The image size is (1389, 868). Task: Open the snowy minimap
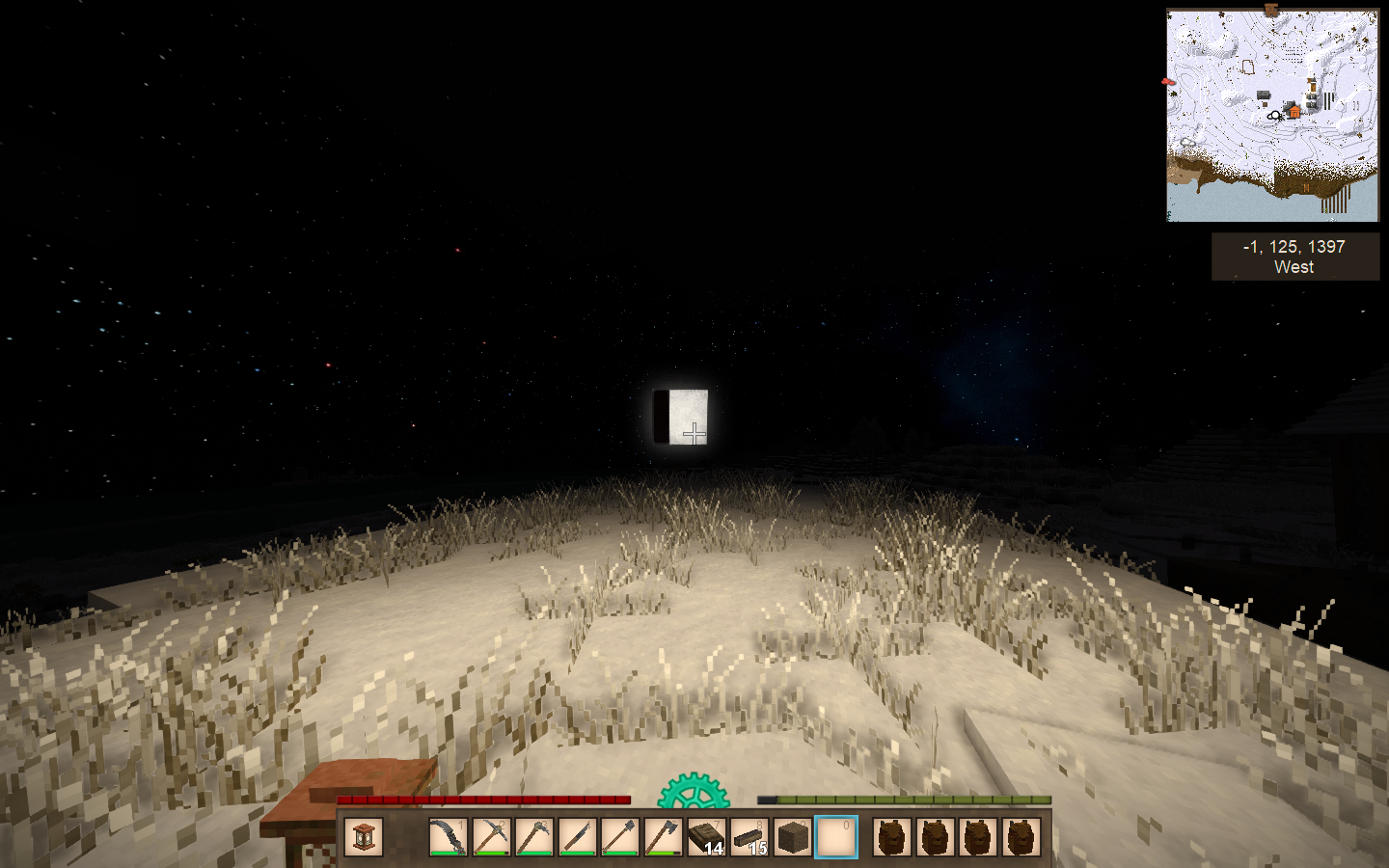(x=1272, y=116)
